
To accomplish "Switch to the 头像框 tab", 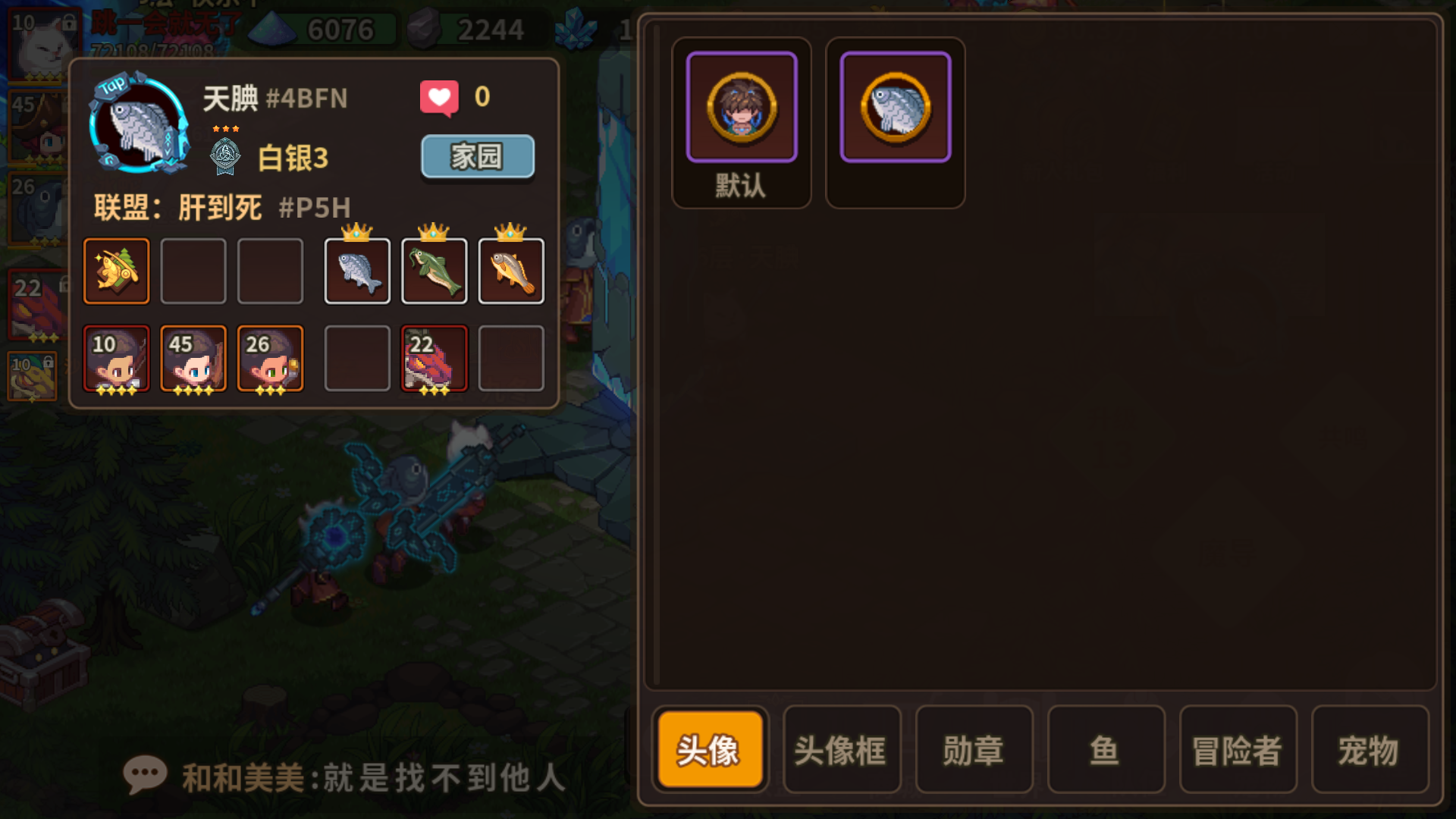I will click(842, 751).
